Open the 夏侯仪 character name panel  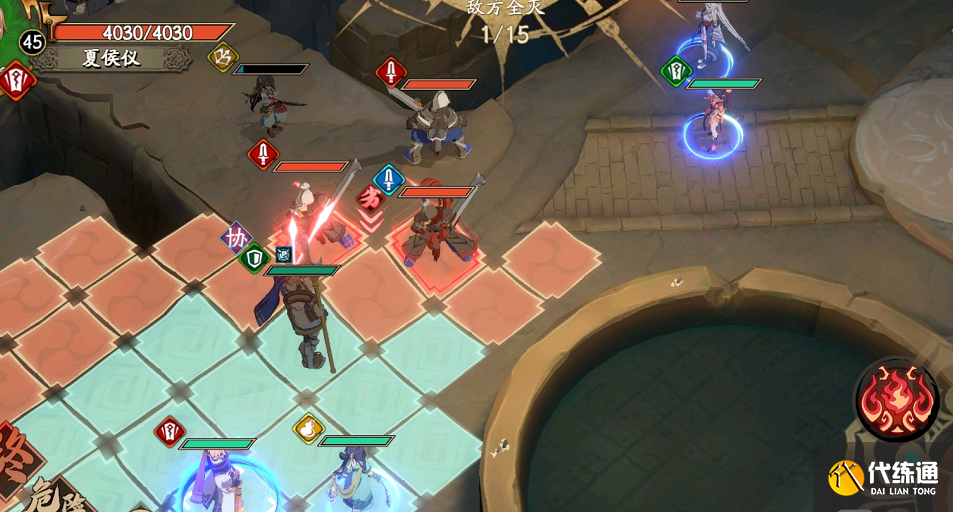[x=111, y=58]
